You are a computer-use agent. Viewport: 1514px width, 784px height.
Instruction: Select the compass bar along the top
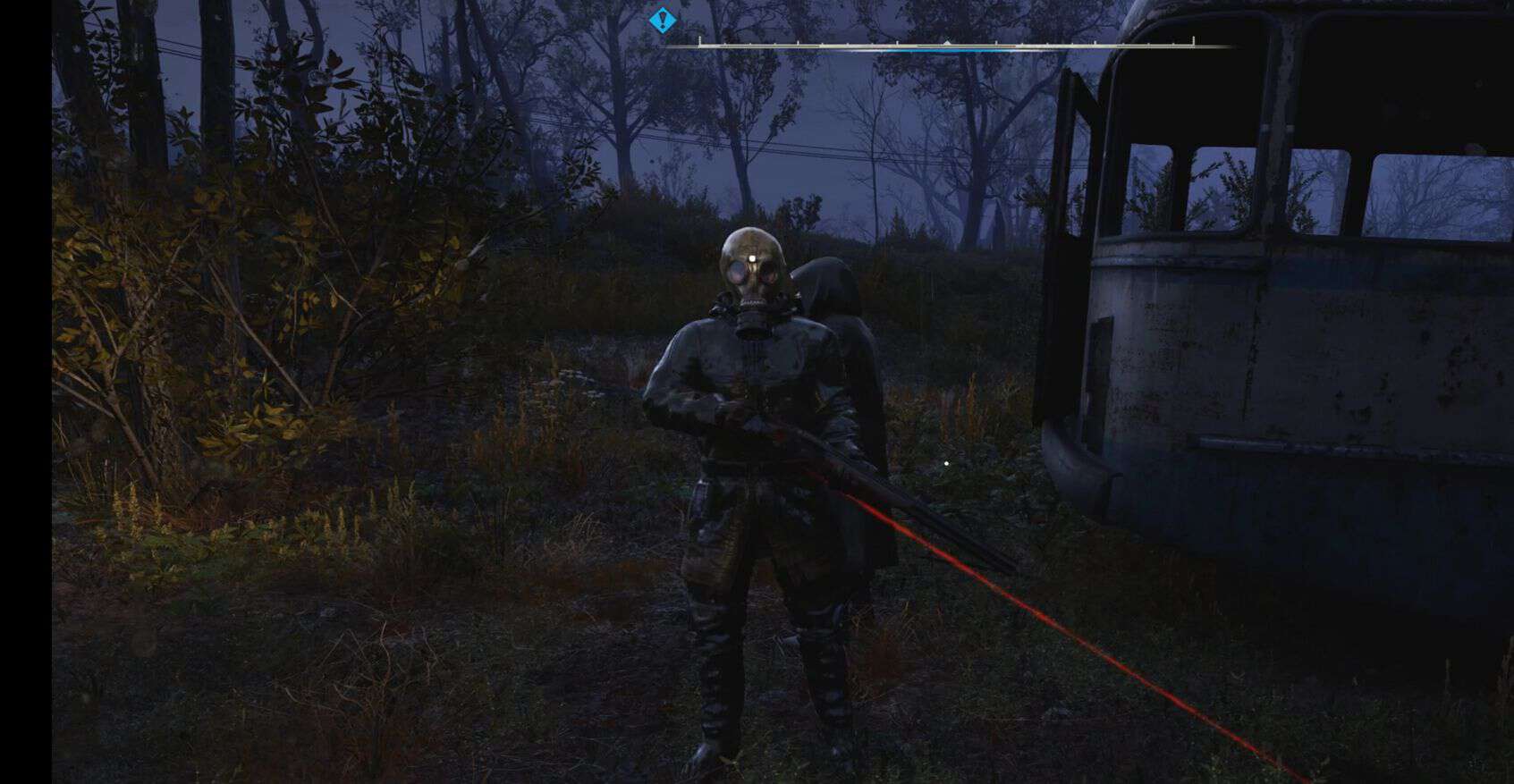[946, 43]
